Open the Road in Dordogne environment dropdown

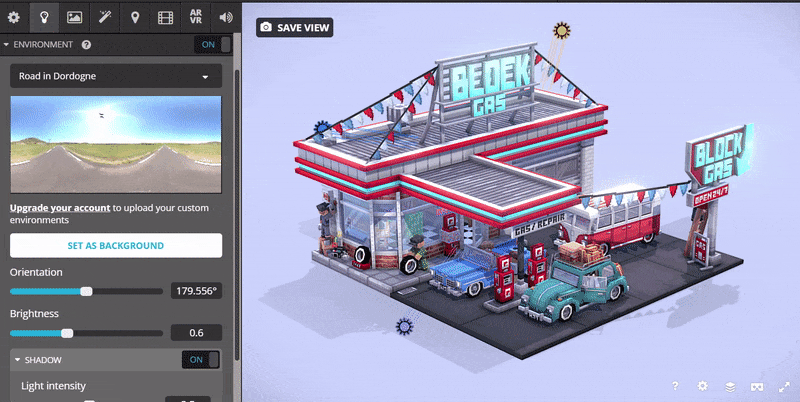coord(115,76)
